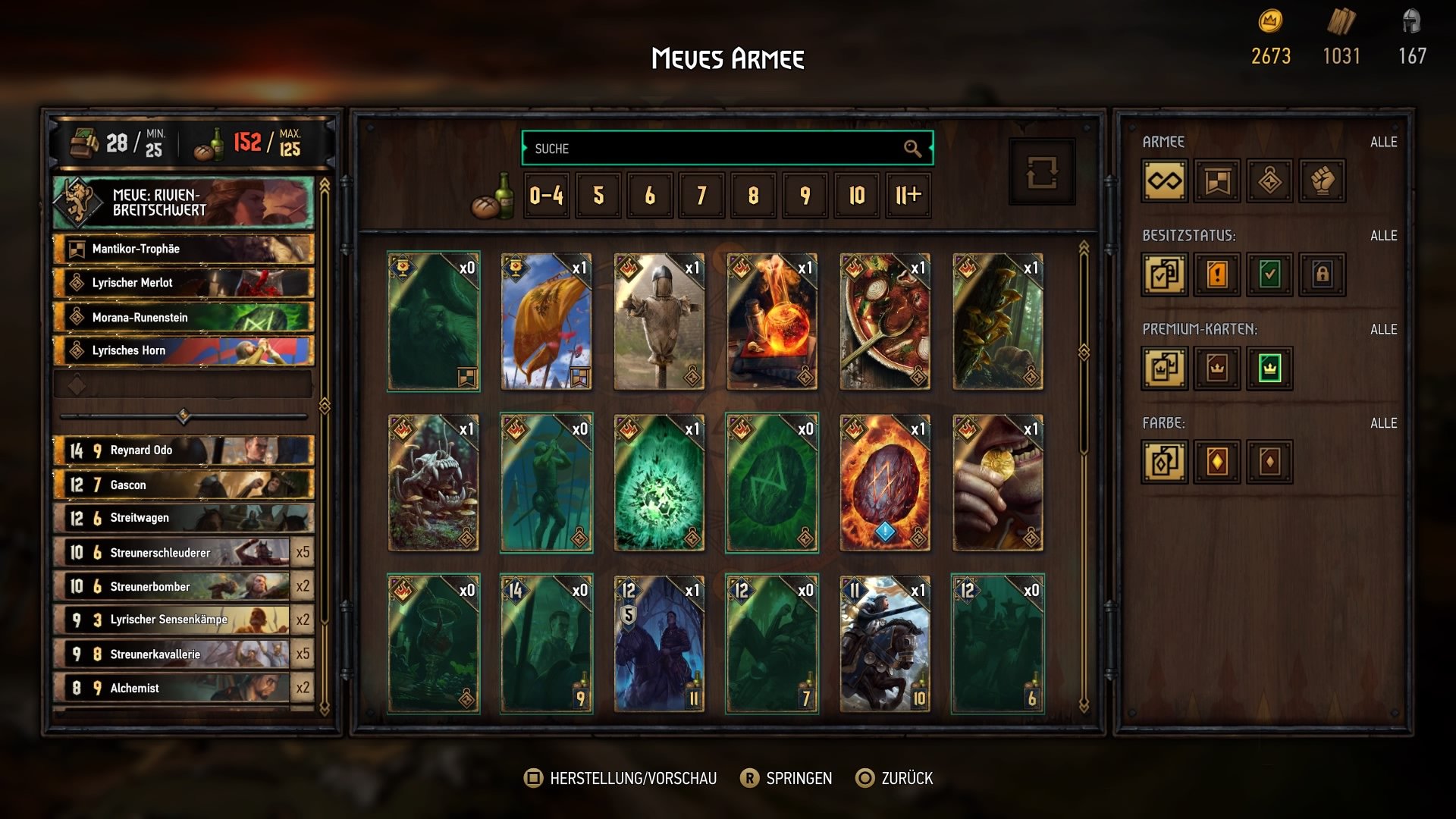Click the magnifying glass in the search bar

coord(914,149)
